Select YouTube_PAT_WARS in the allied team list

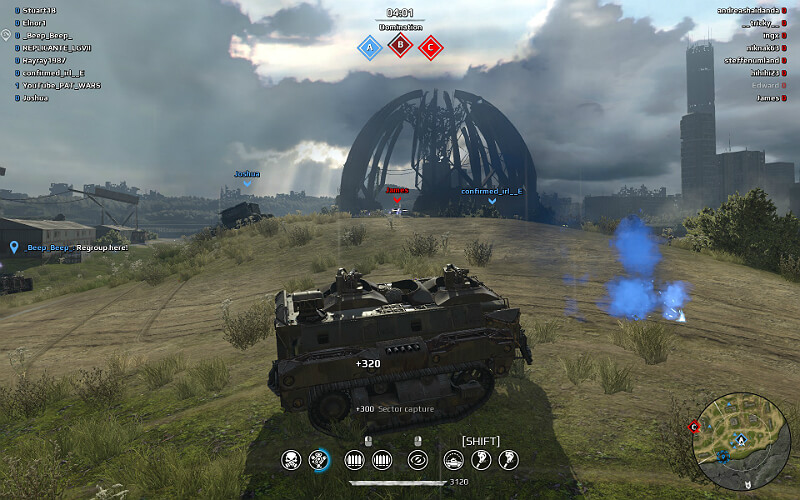pyautogui.click(x=62, y=85)
